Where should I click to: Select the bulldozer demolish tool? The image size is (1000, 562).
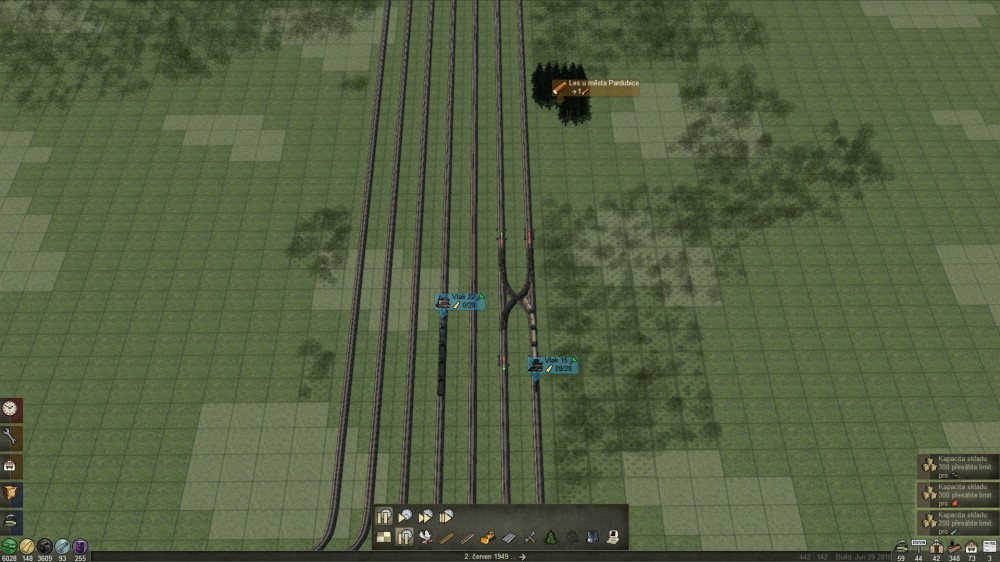(x=489, y=538)
